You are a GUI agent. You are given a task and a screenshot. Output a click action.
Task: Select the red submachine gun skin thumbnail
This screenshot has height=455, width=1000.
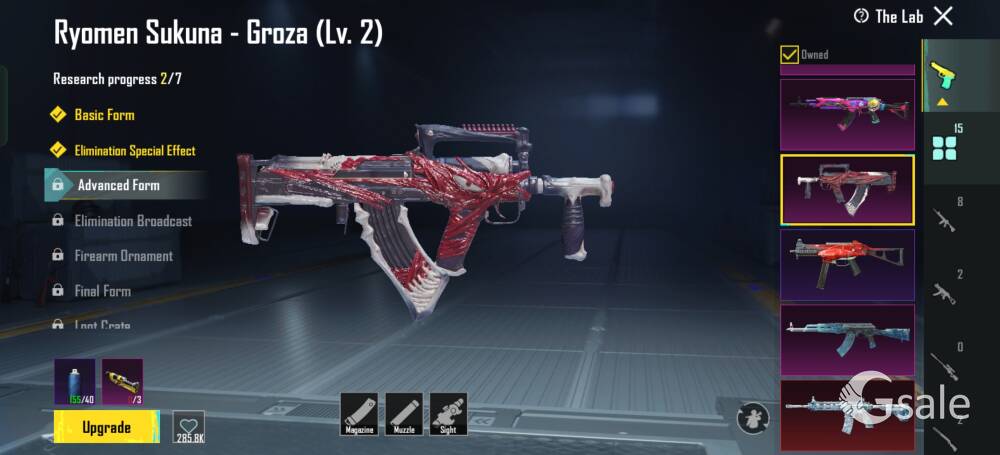[x=847, y=264]
